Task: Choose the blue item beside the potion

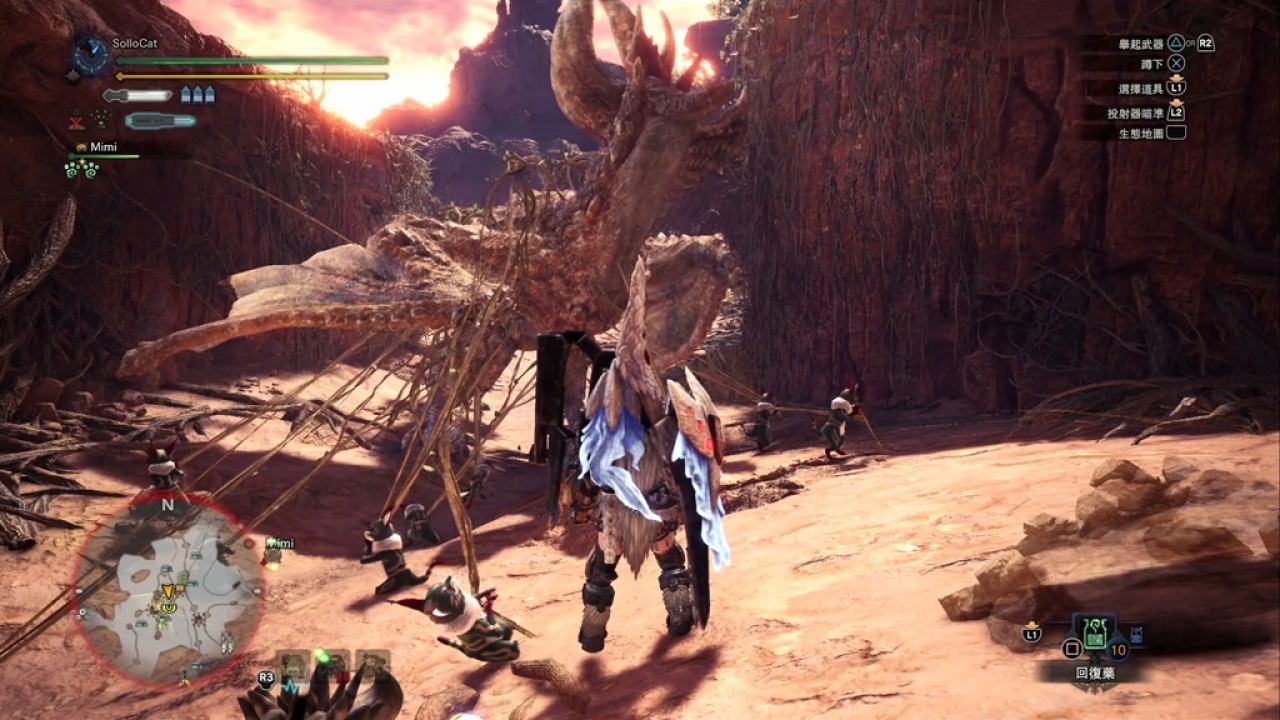Action: (x=1136, y=633)
